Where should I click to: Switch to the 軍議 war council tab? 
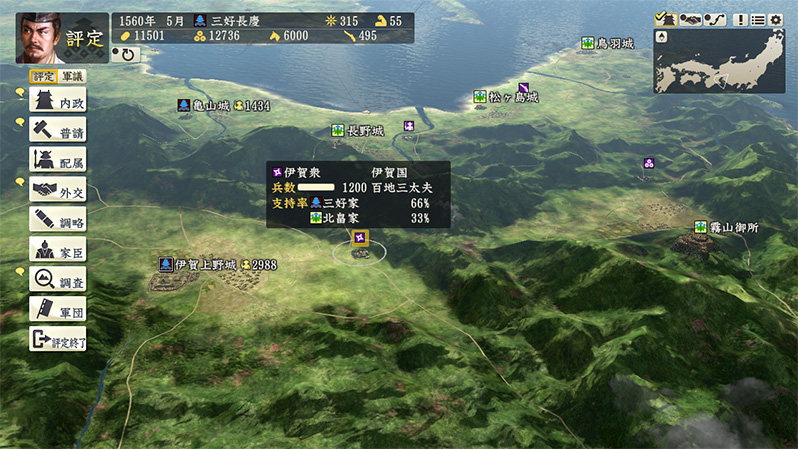73,76
